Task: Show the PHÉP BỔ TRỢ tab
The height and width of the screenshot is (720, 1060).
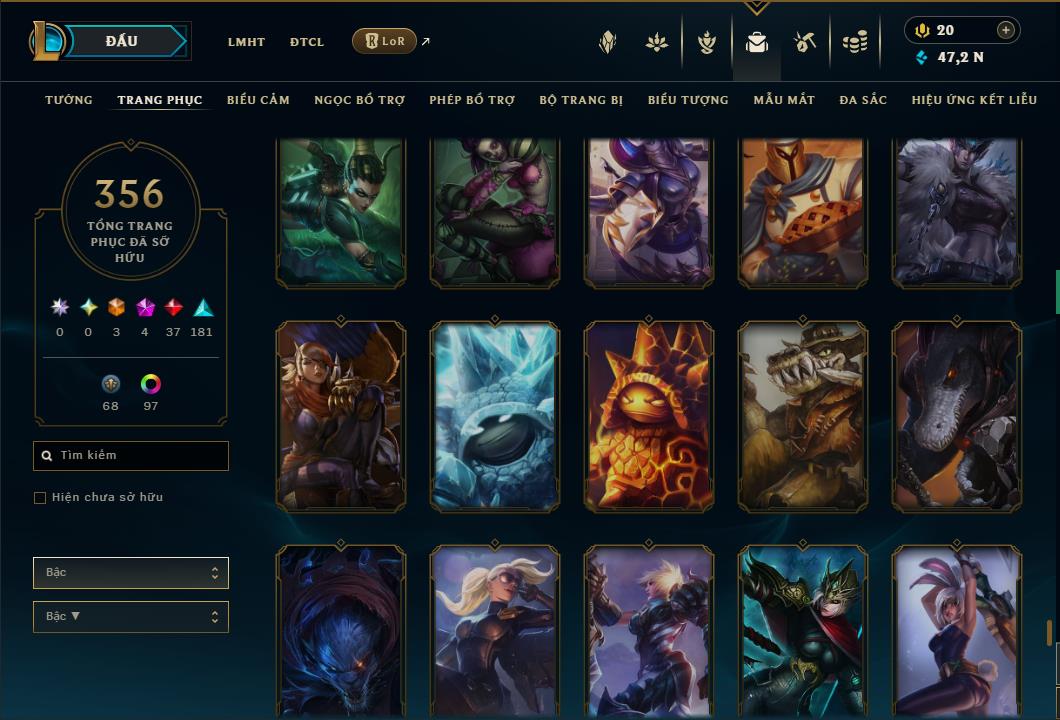Action: pos(473,100)
